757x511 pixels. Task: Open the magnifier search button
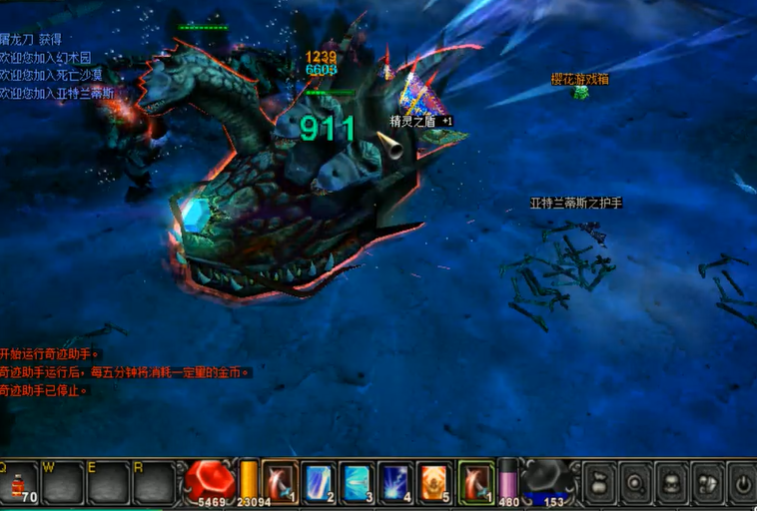click(636, 483)
